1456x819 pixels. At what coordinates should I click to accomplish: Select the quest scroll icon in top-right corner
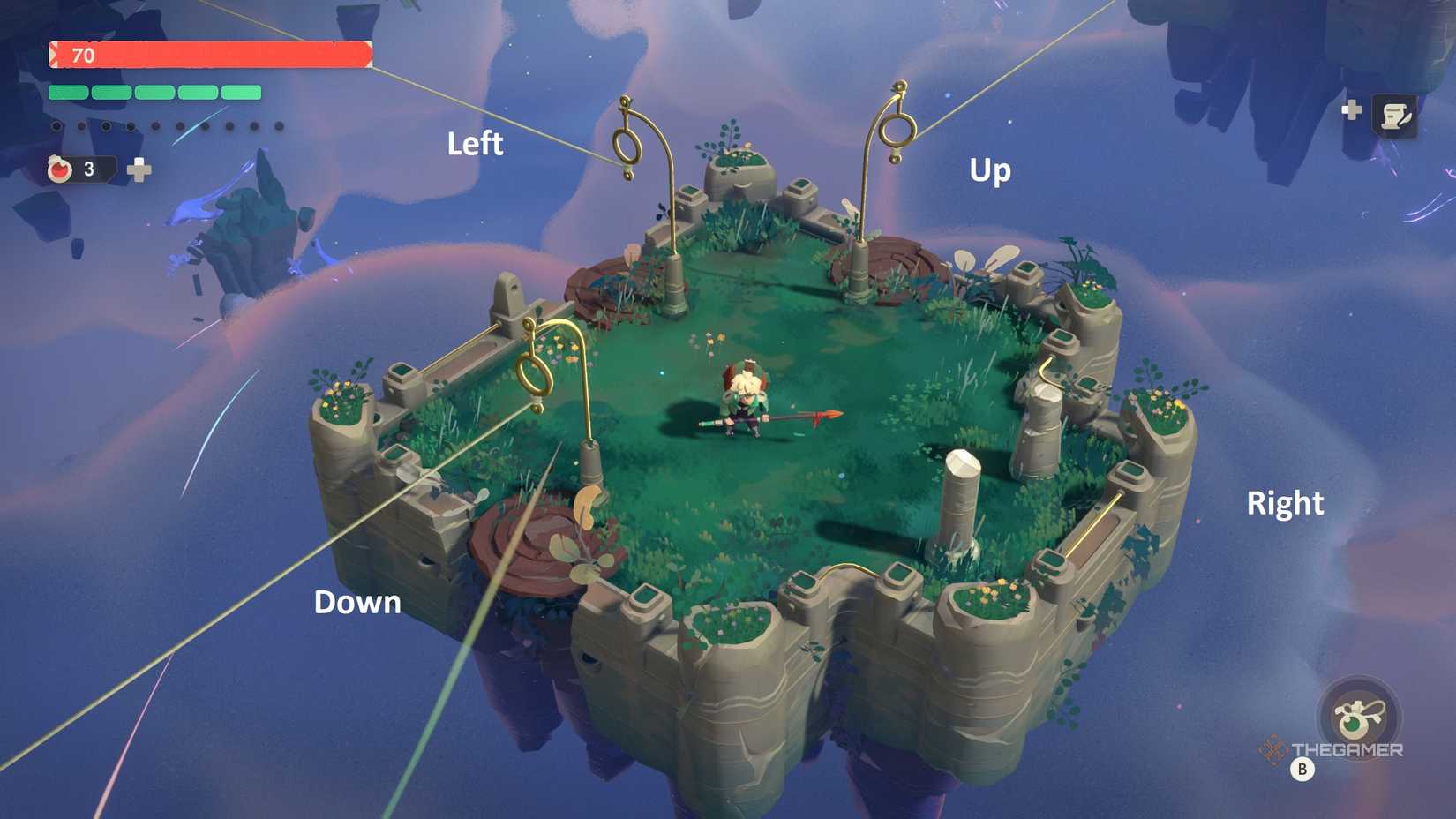pyautogui.click(x=1395, y=113)
